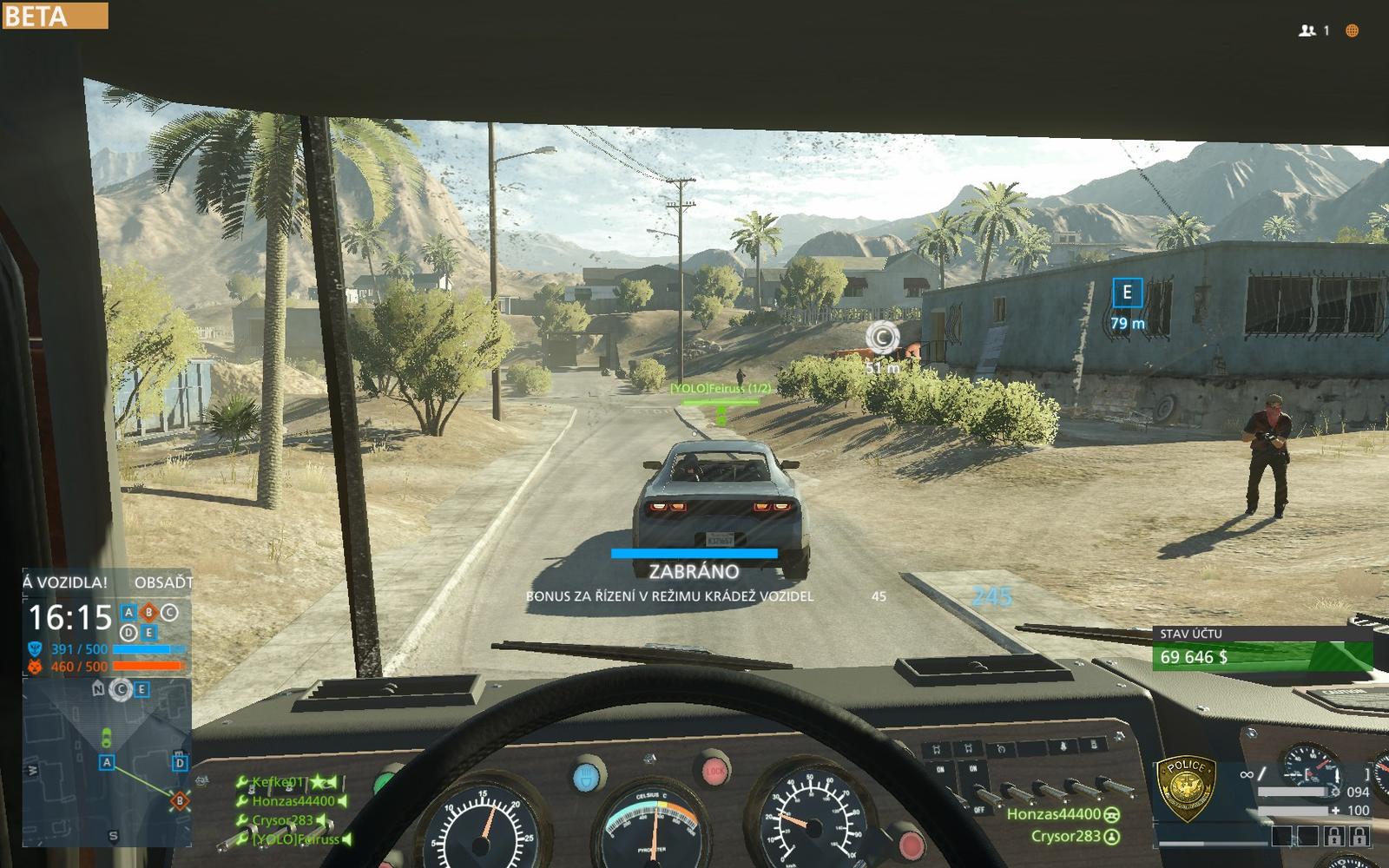Select objective D marker on the minimap

(x=180, y=763)
